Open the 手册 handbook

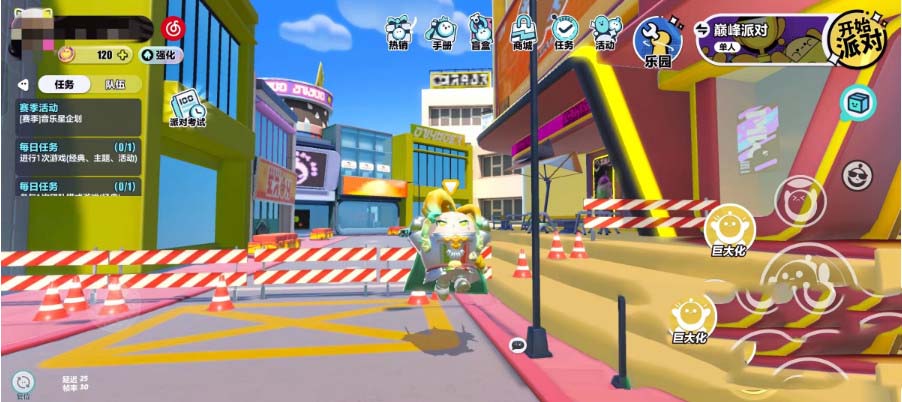click(440, 32)
